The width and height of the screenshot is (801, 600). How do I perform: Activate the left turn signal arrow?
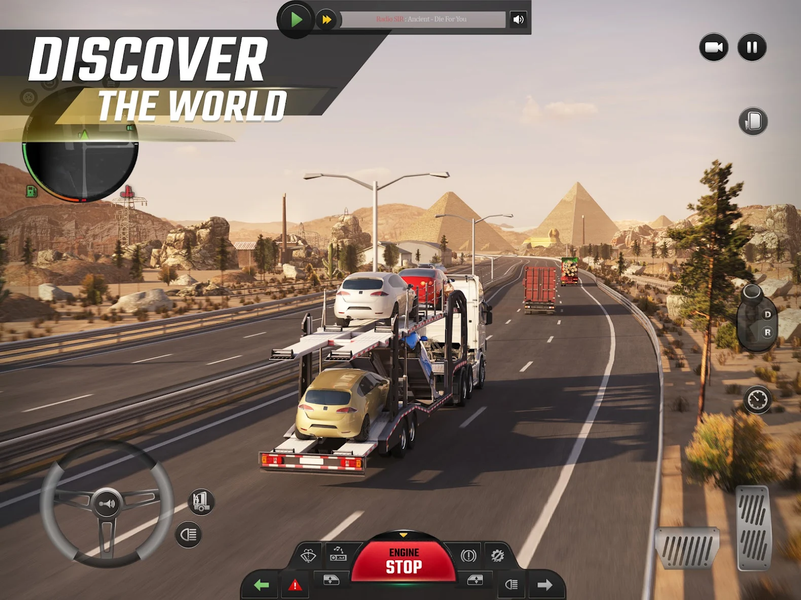(x=261, y=584)
